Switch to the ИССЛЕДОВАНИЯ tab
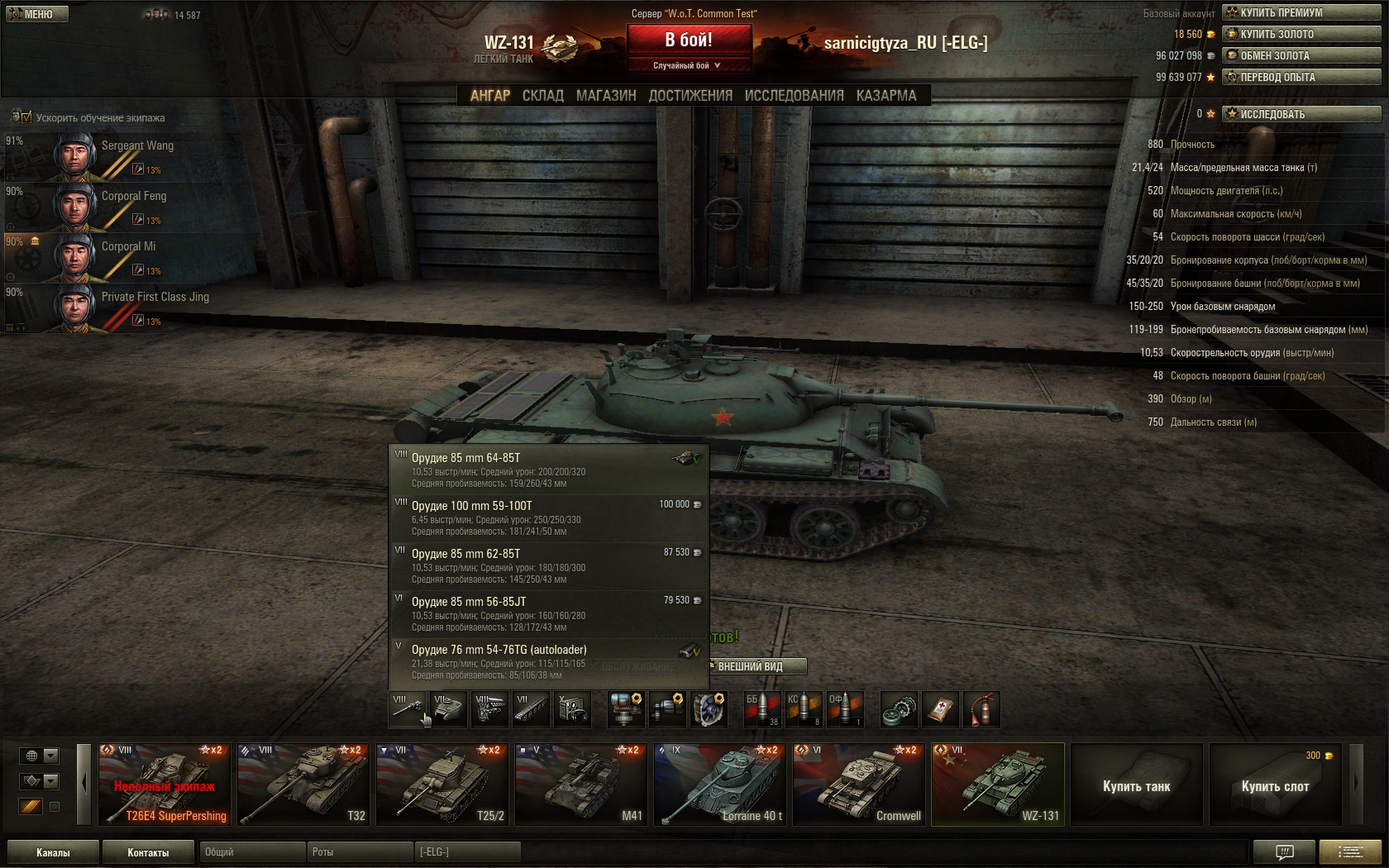The width and height of the screenshot is (1389, 868). [794, 96]
